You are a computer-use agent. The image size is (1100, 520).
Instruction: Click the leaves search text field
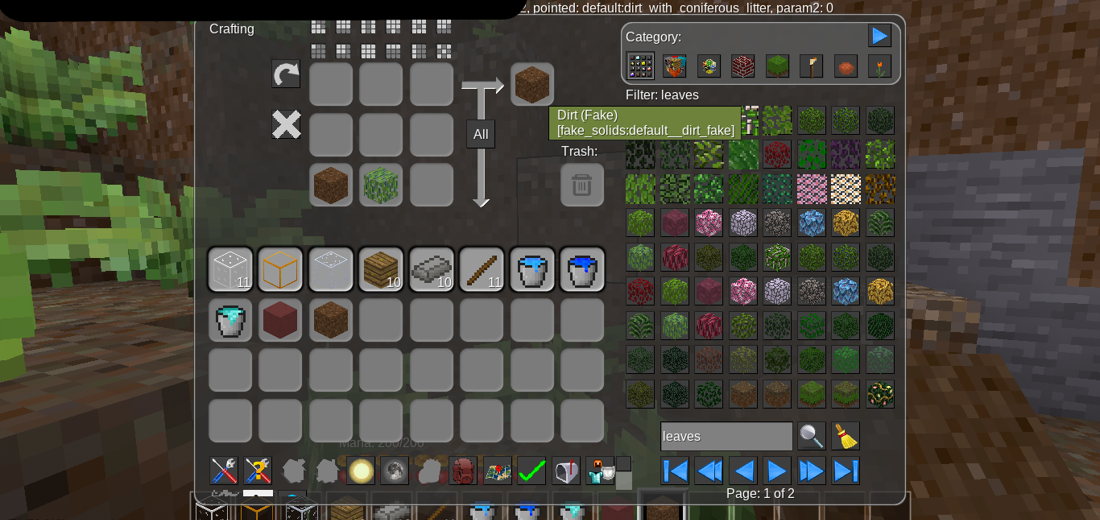(726, 436)
